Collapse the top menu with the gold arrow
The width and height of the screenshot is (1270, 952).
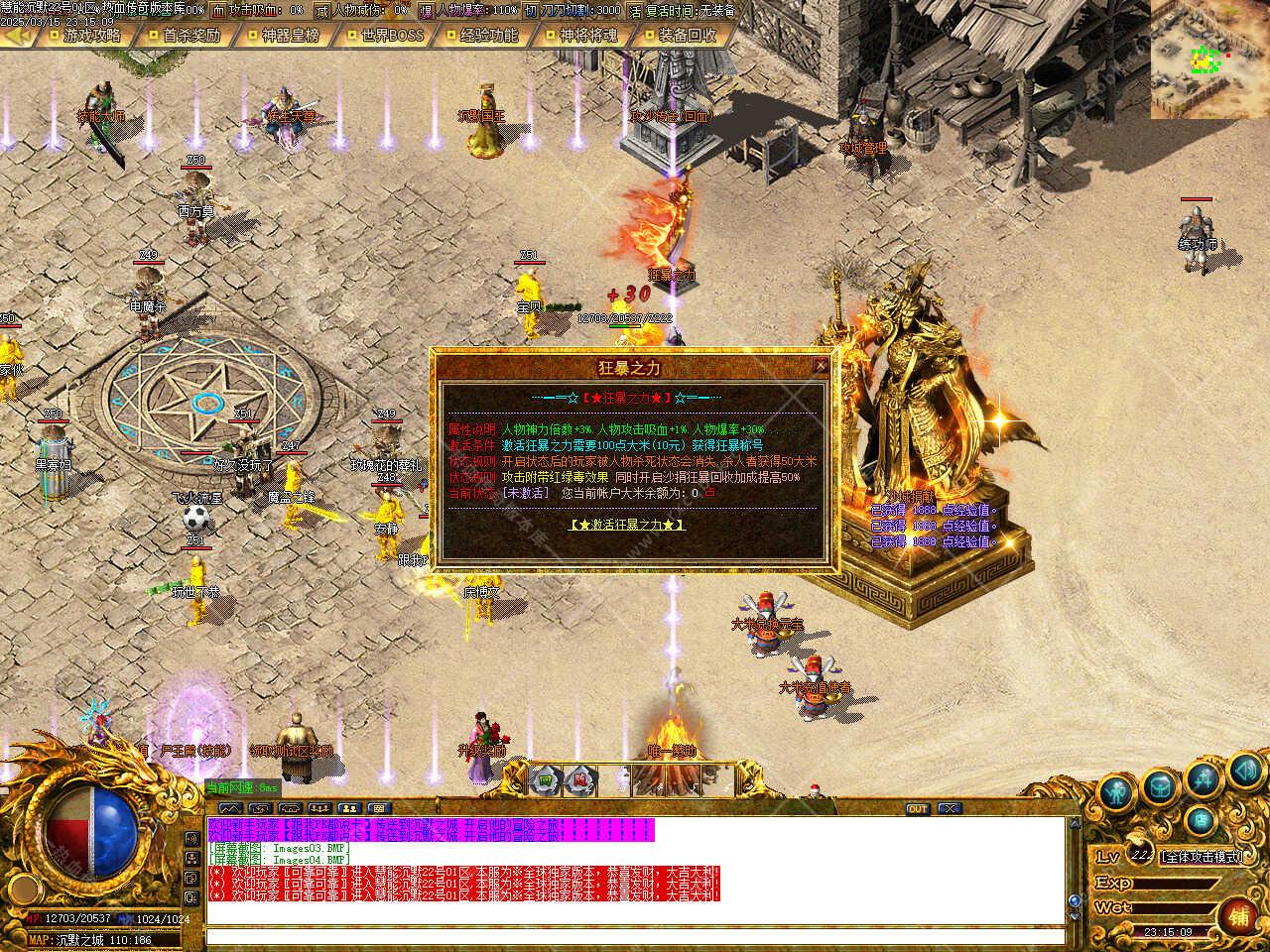coord(18,35)
